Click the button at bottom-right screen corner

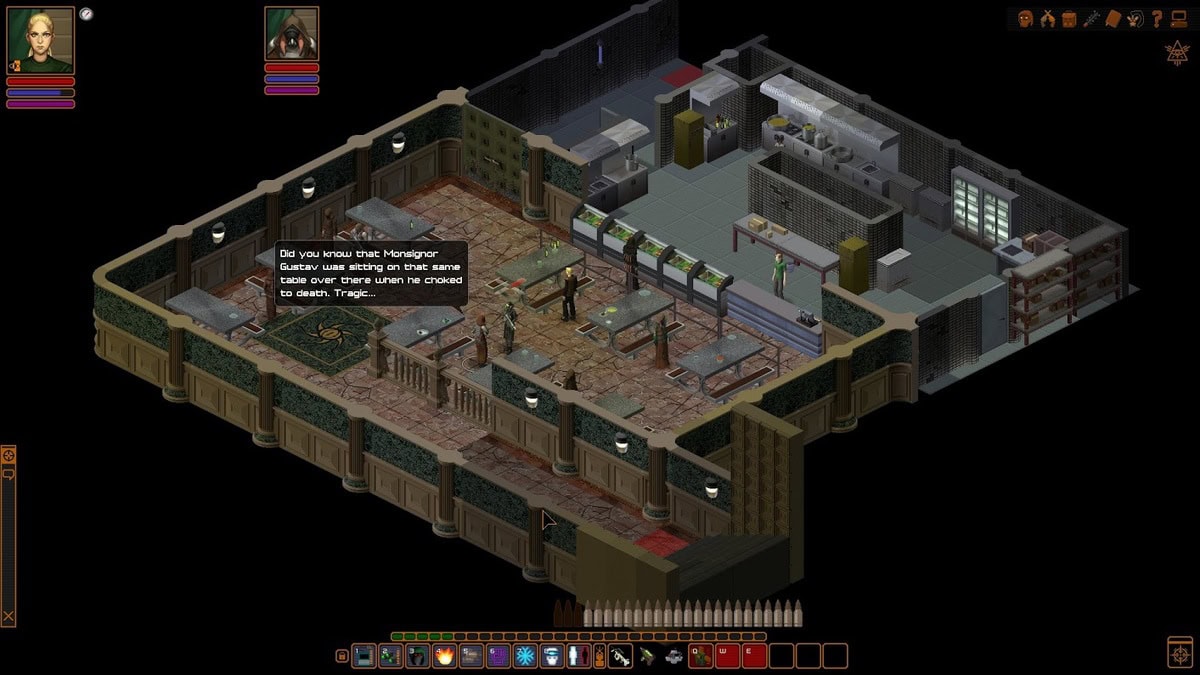(x=1179, y=652)
